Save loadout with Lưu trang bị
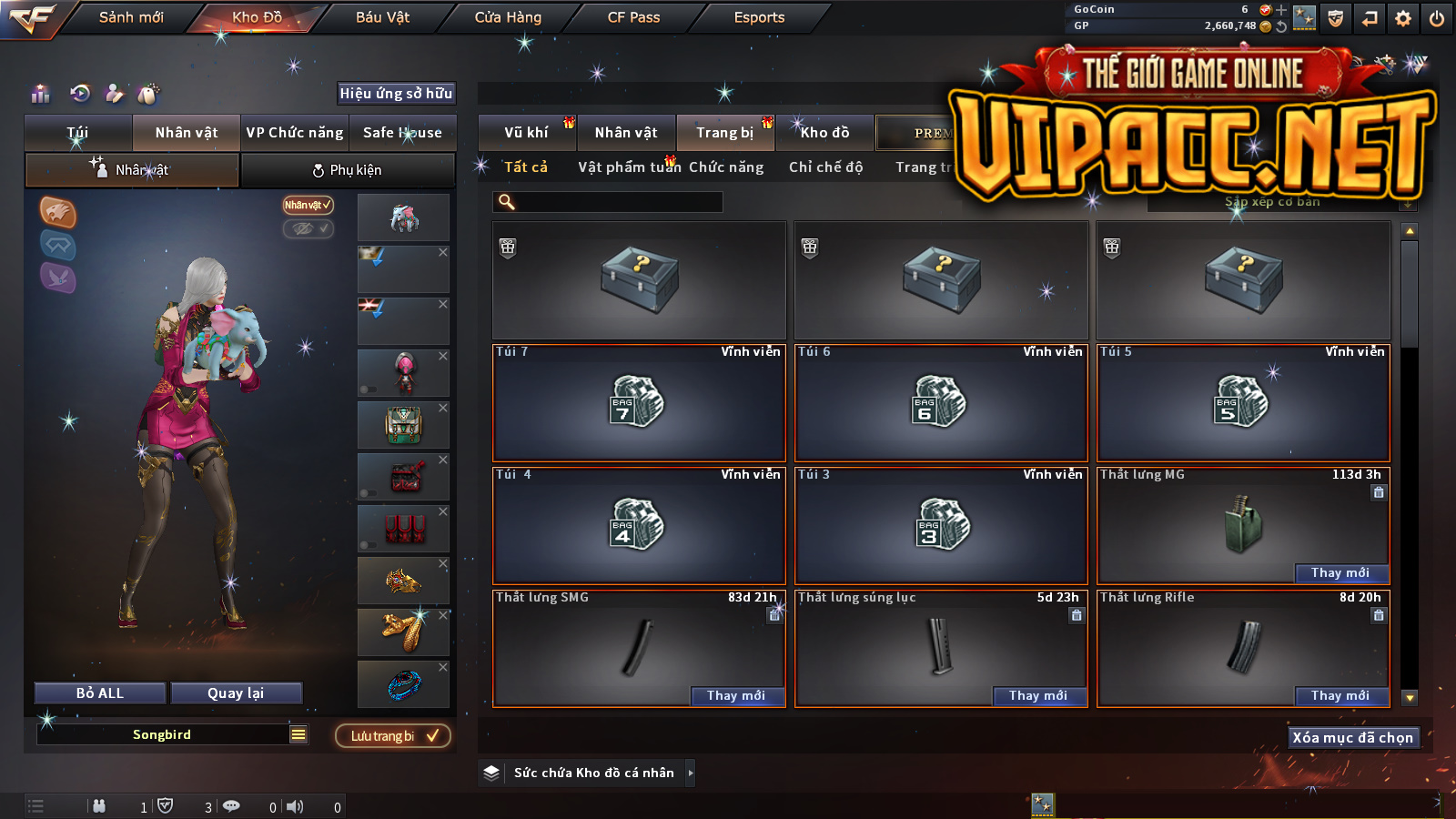Screen dimensions: 1456x819 (393, 736)
